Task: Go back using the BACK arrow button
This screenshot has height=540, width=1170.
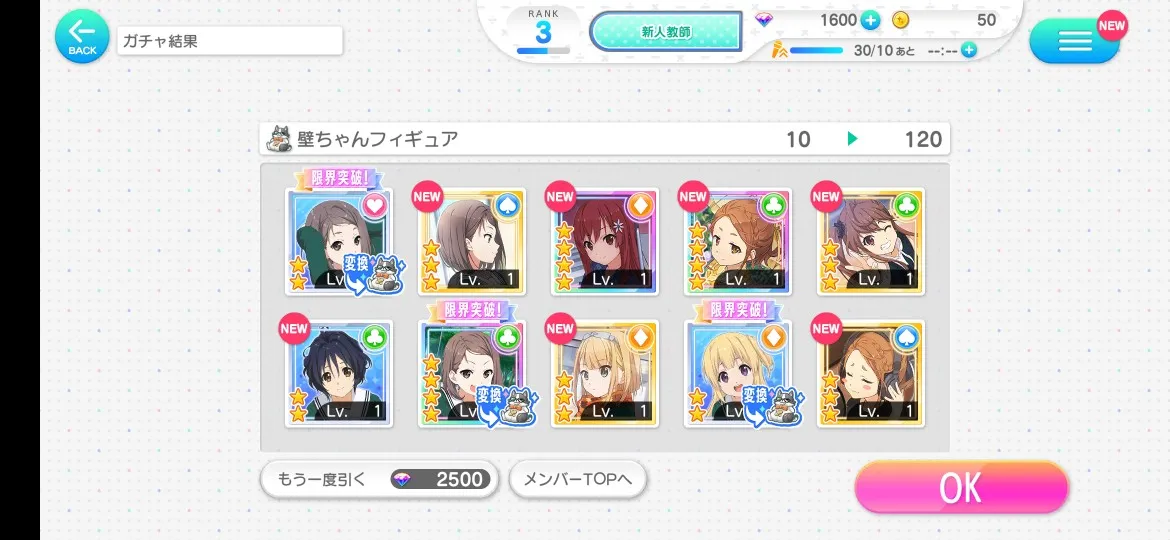Action: coord(82,37)
